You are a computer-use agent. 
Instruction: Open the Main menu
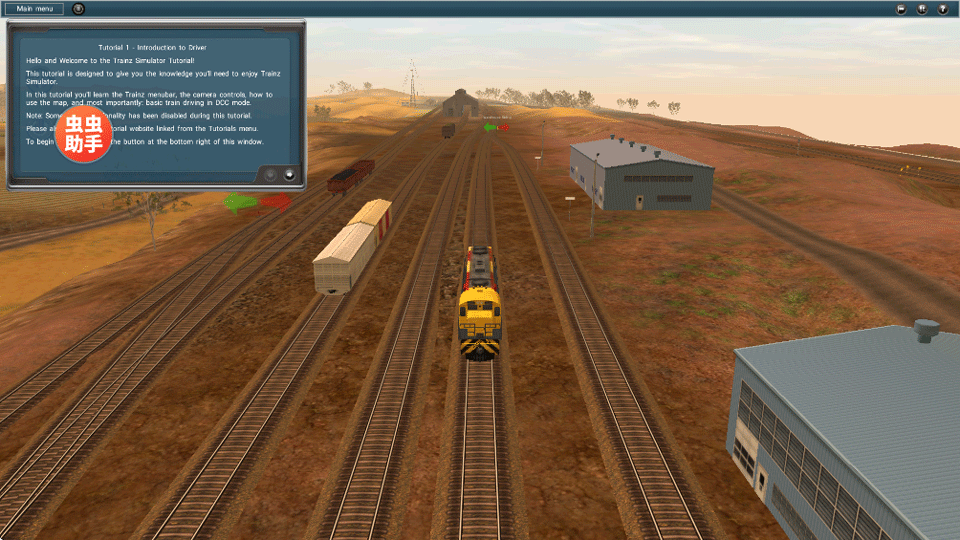click(33, 9)
